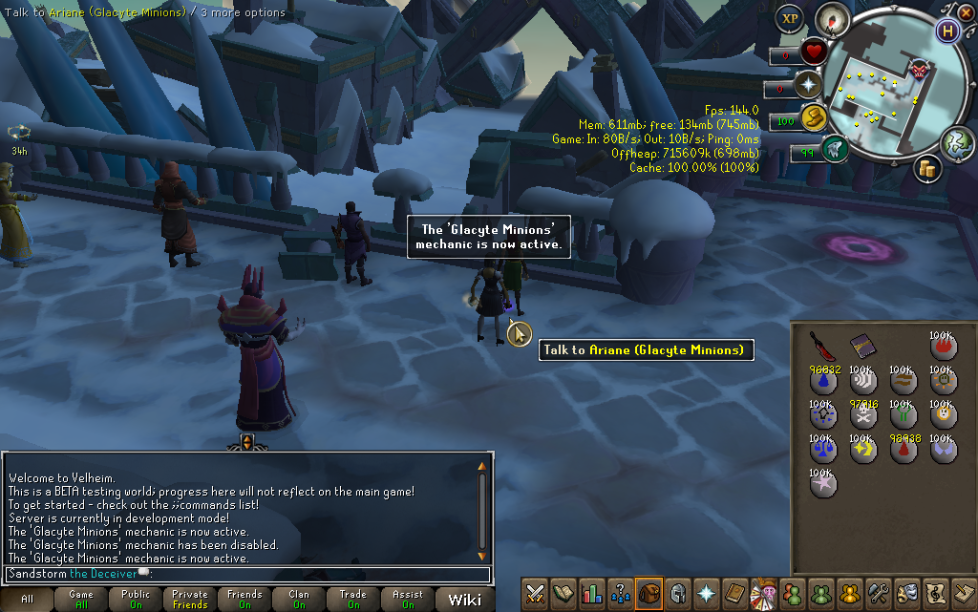
Task: Open the combat styles crossed-swords tab
Action: click(x=536, y=592)
